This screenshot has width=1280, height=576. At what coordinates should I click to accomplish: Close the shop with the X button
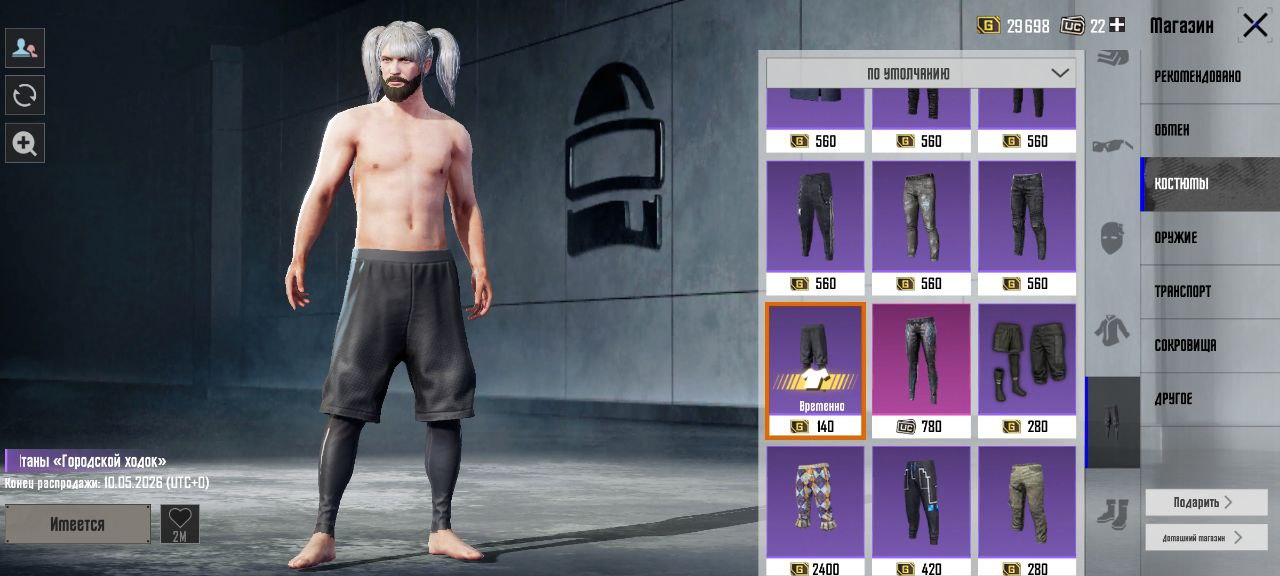pyautogui.click(x=1255, y=25)
